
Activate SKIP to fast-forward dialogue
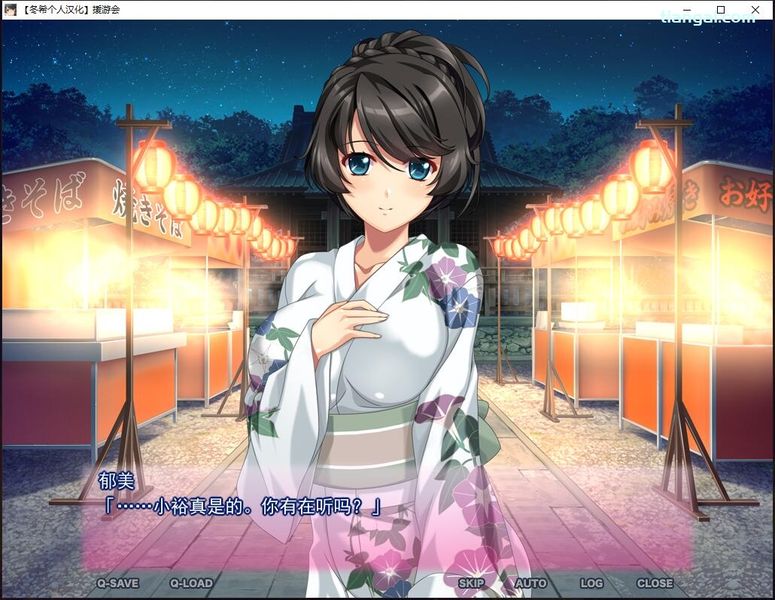click(x=471, y=583)
